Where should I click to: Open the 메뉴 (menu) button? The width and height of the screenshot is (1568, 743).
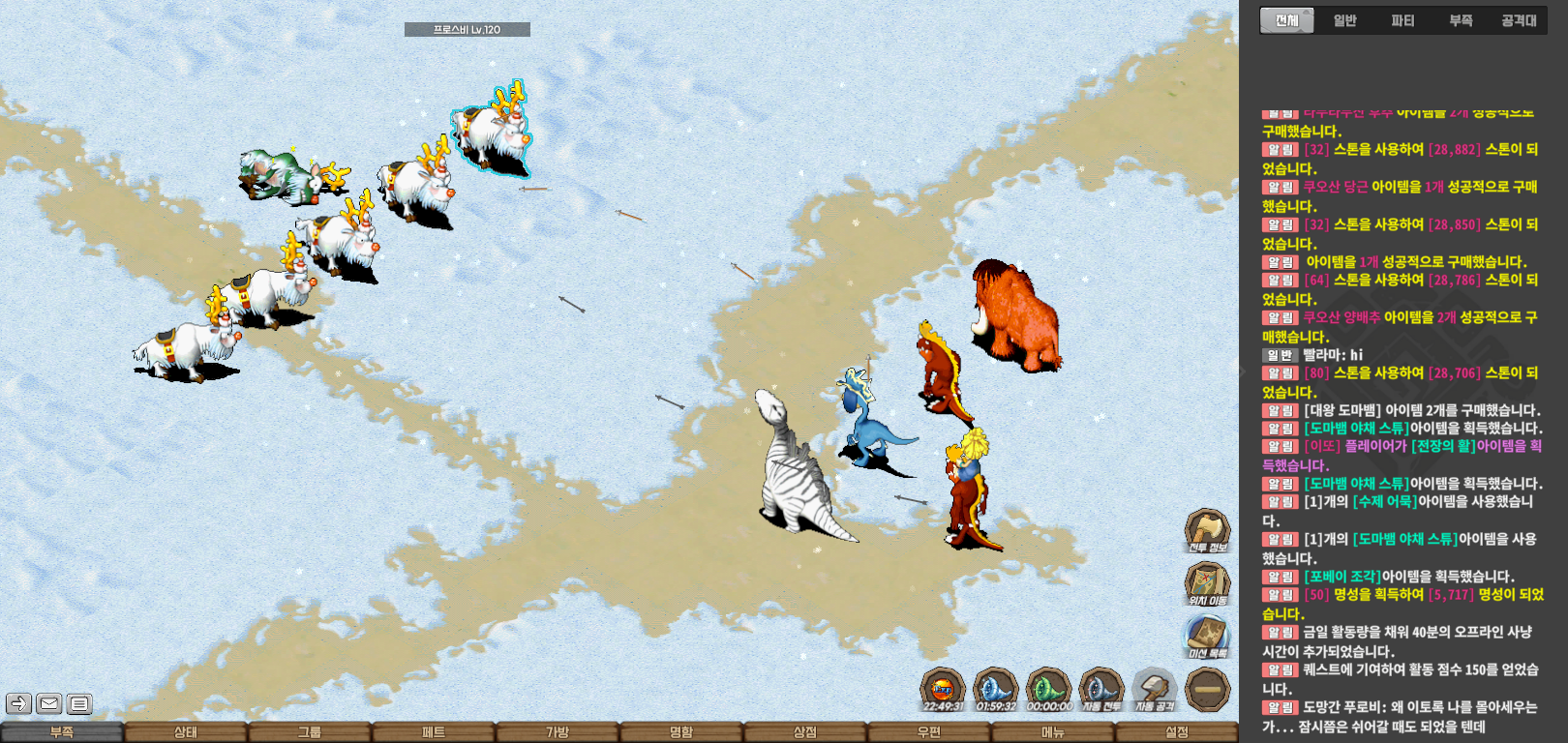click(x=1053, y=732)
